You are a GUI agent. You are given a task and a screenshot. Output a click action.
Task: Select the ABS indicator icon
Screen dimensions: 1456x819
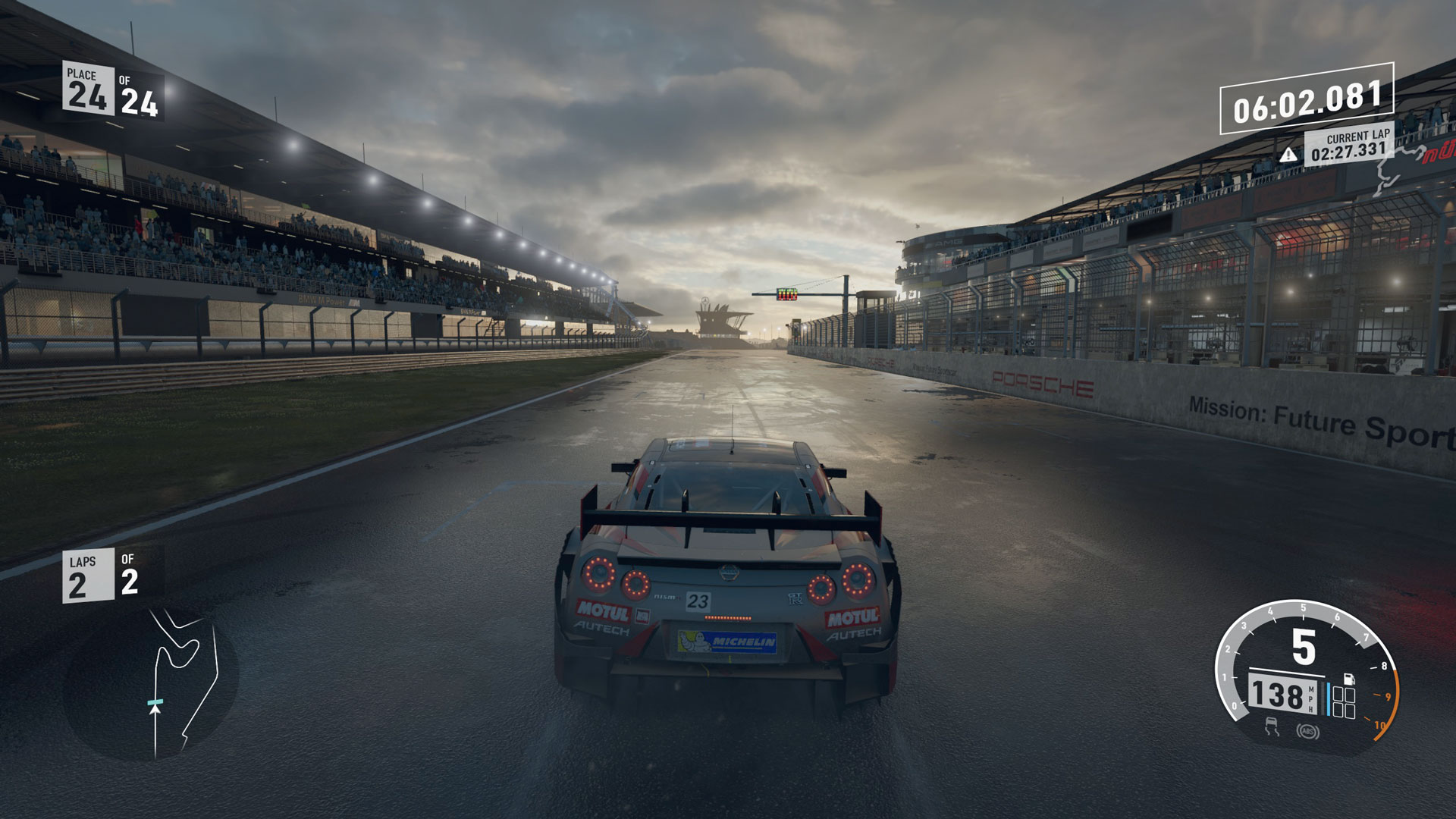pyautogui.click(x=1307, y=732)
